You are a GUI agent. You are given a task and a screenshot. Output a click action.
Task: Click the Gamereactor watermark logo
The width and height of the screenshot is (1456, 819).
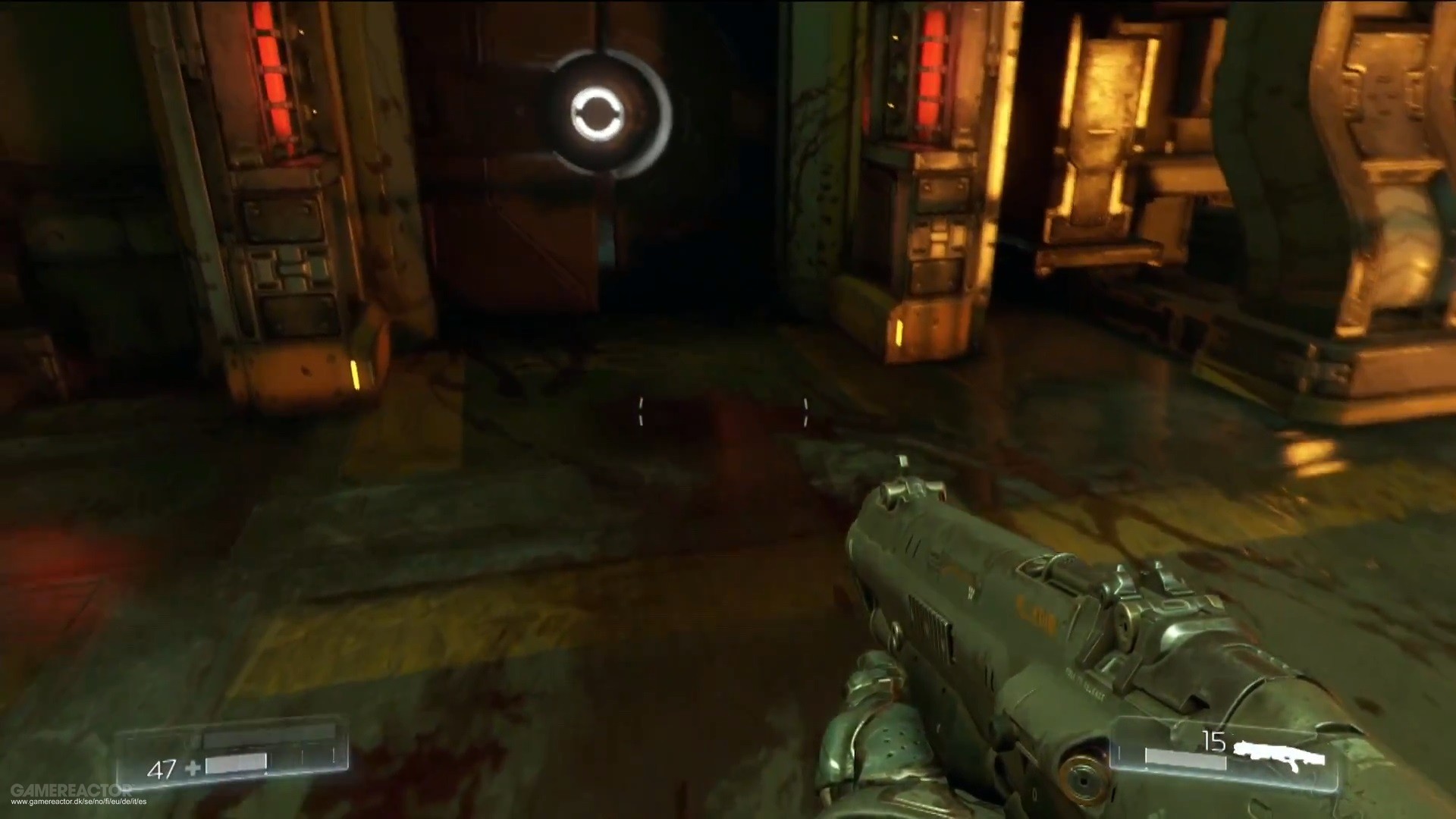(x=70, y=790)
